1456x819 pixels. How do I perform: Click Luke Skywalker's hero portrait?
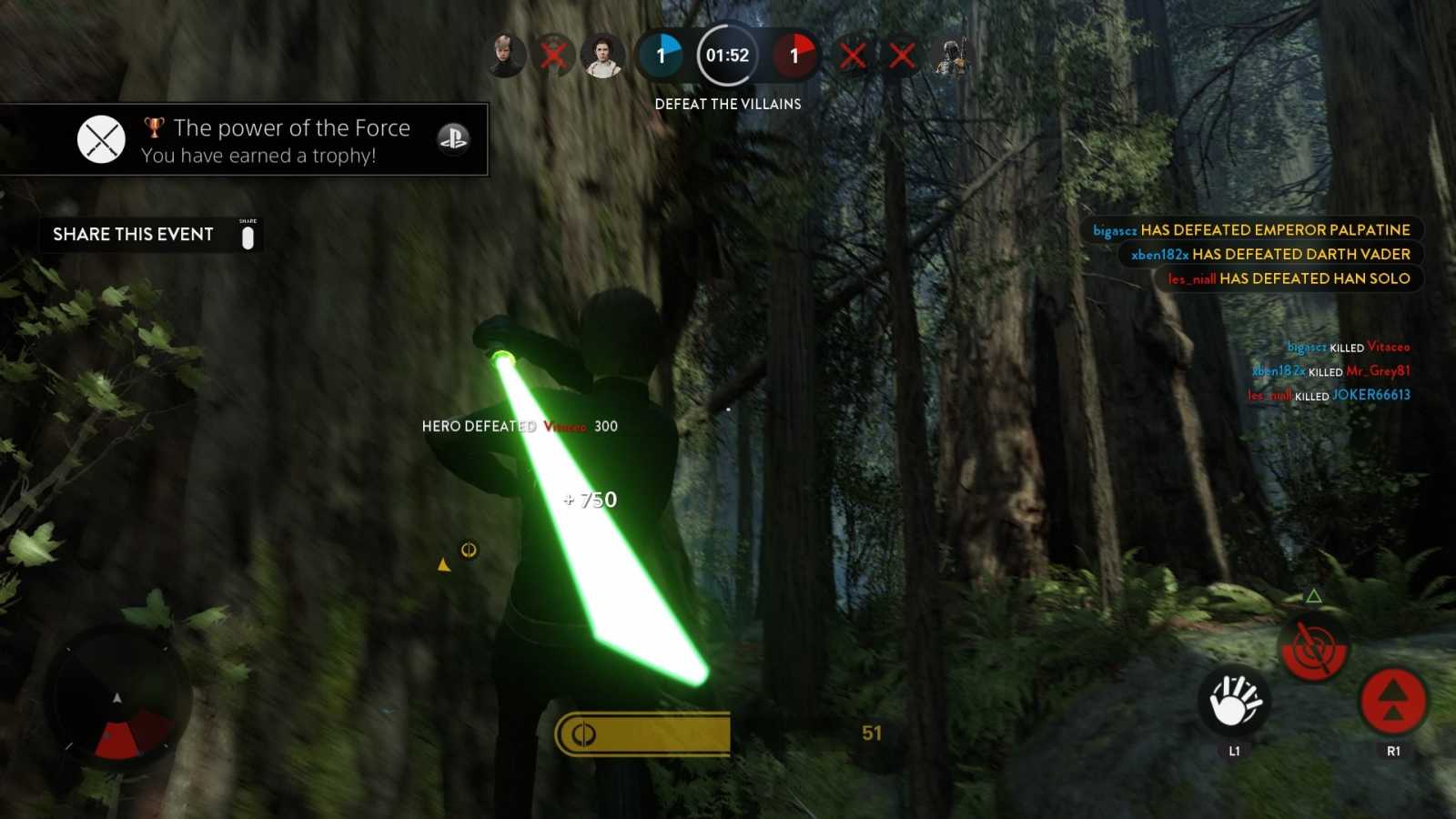(x=506, y=55)
